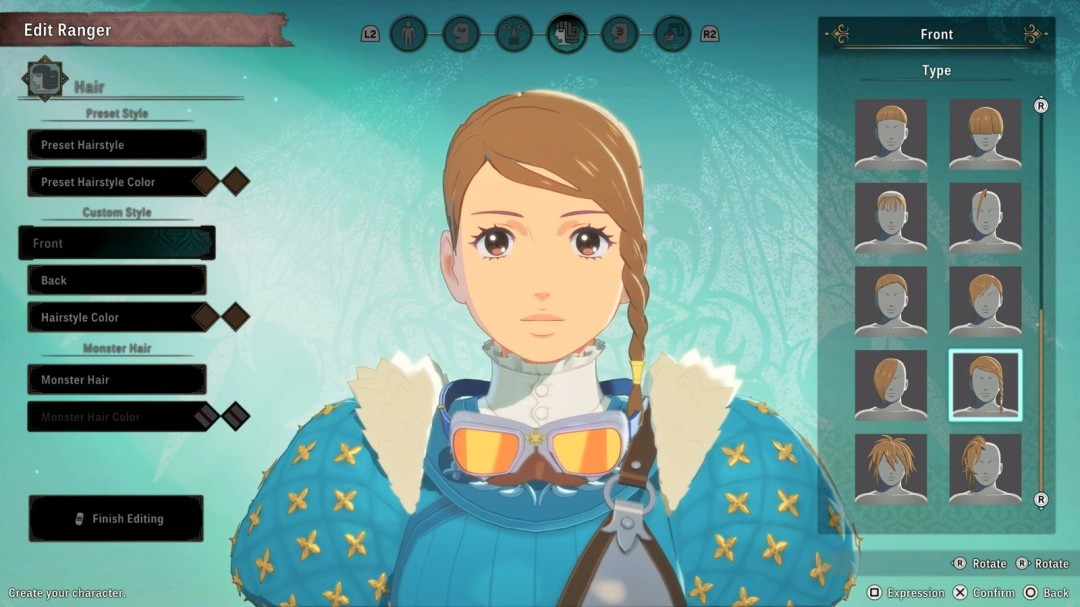This screenshot has width=1080, height=607.
Task: Choose the single thin forelock hairstyle
Action: (x=985, y=217)
